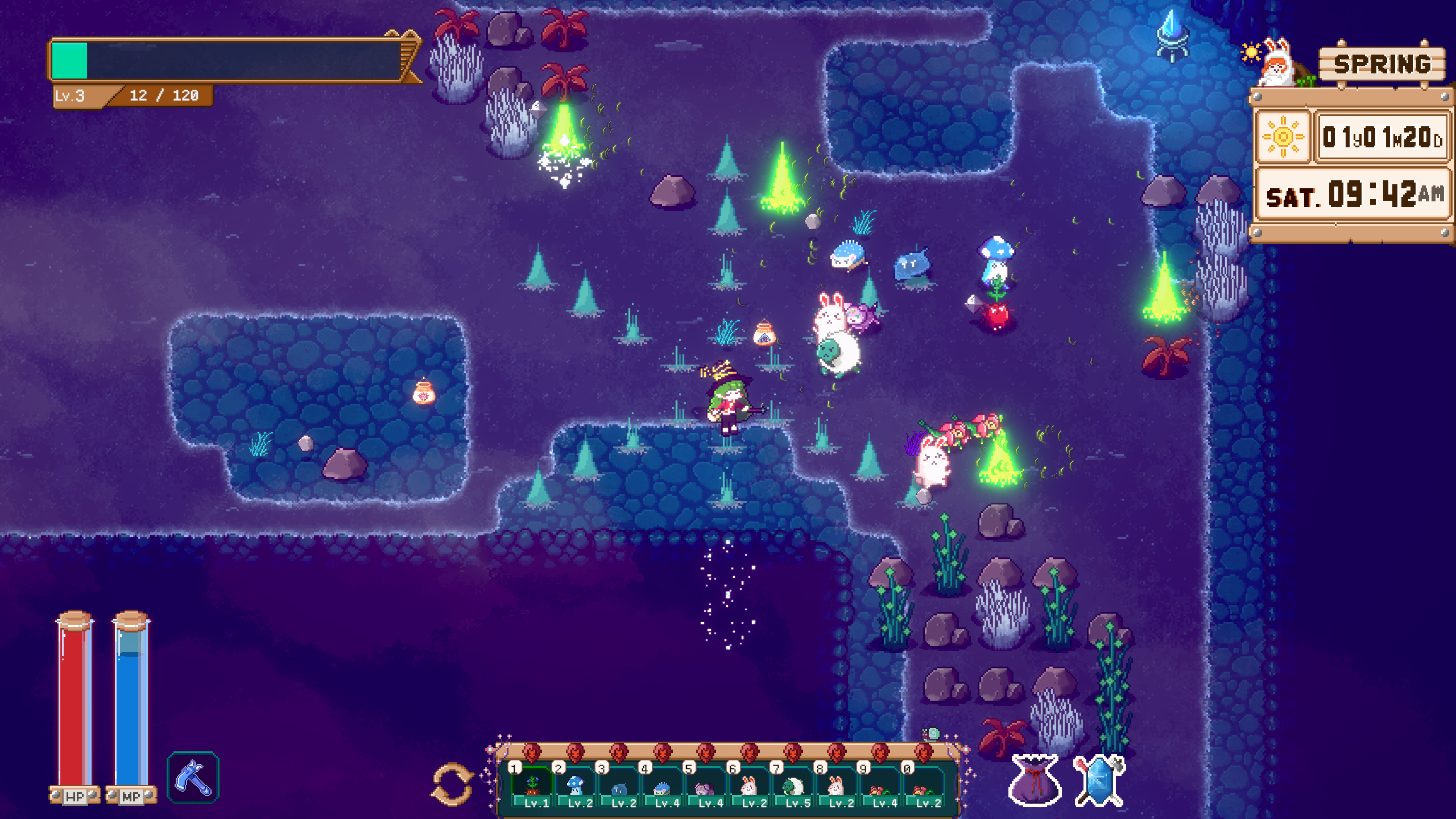Select the Lv.1 plant in hotbar slot 1
Image resolution: width=1456 pixels, height=819 pixels.
[533, 788]
